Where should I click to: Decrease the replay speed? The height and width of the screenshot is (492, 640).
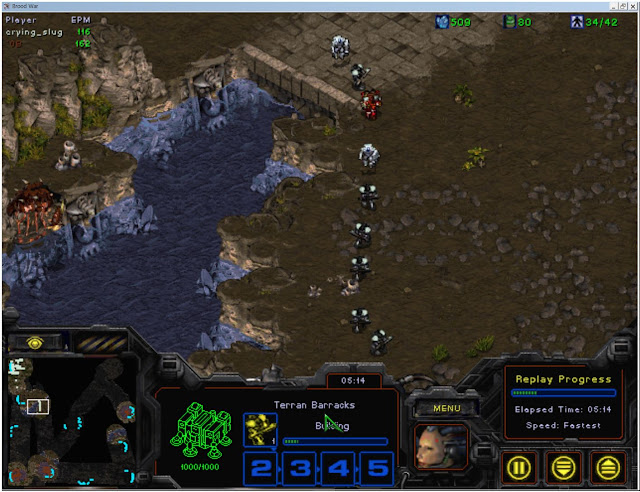(565, 465)
